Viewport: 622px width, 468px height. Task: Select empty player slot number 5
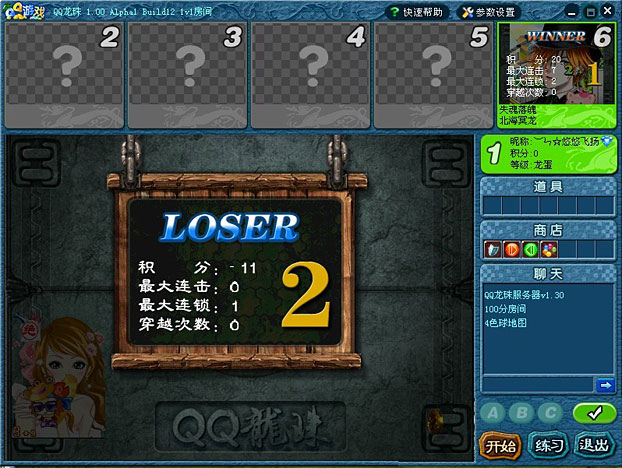[x=433, y=73]
